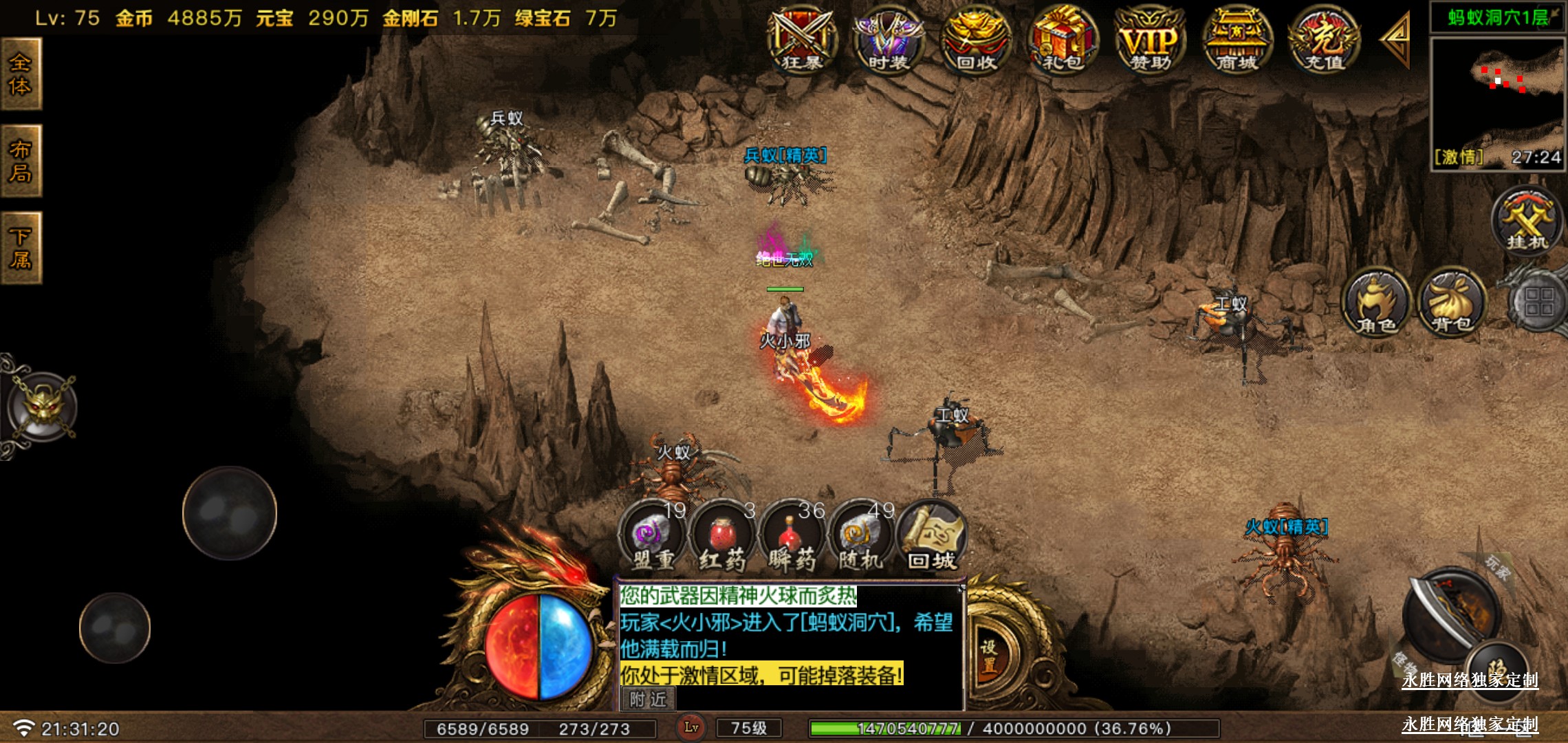Switch chat to the 附近 channel
Image resolution: width=1568 pixels, height=743 pixels.
point(648,700)
